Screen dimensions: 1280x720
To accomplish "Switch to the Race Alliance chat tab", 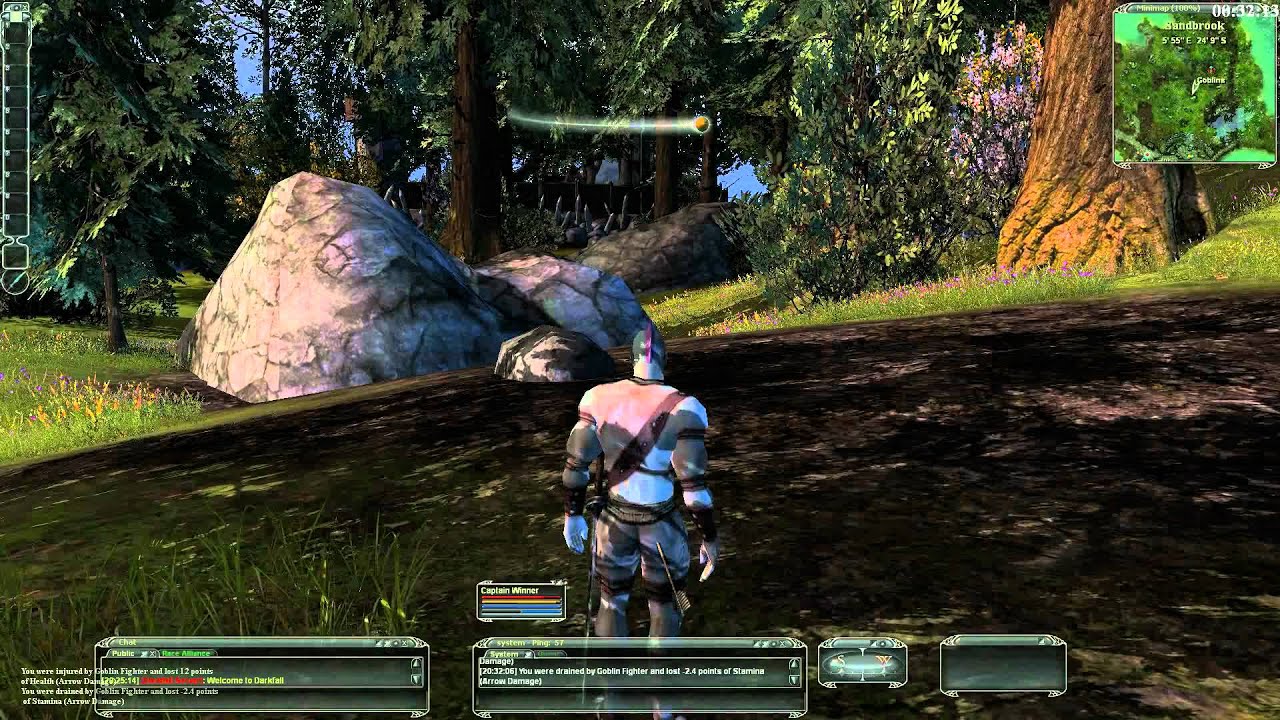I will coord(184,654).
